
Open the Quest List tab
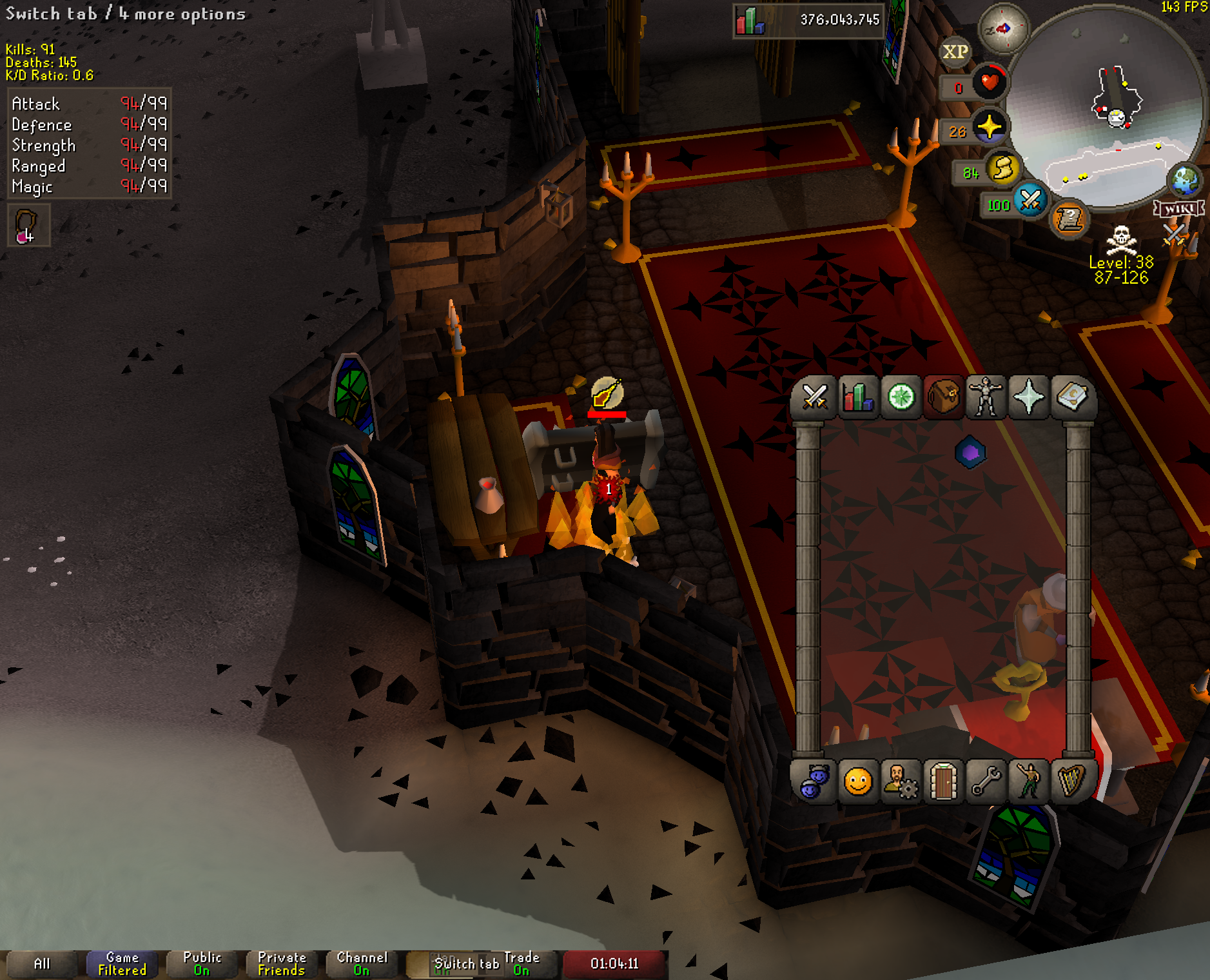[x=901, y=397]
